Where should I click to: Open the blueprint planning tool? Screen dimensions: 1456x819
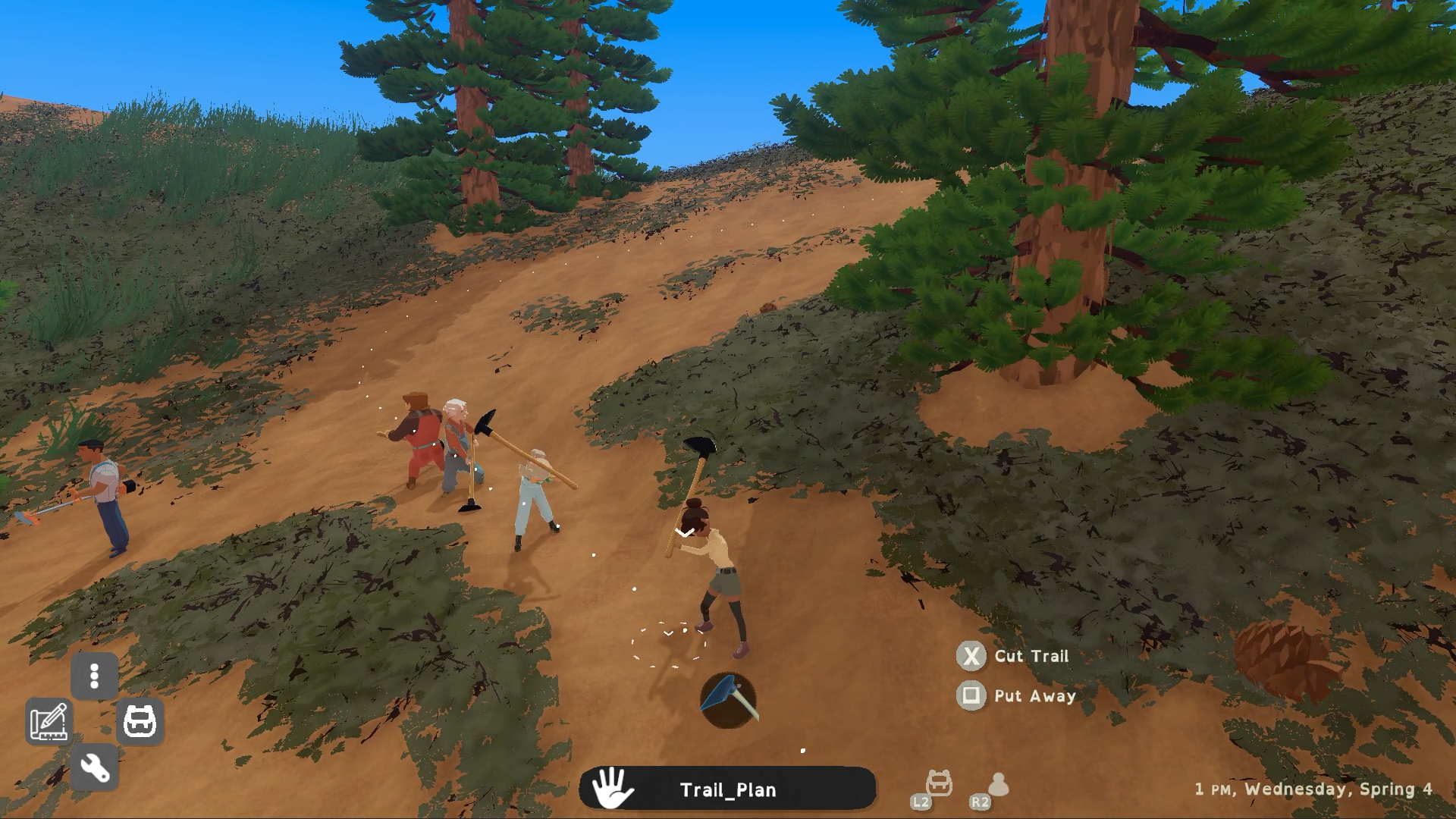pos(49,721)
